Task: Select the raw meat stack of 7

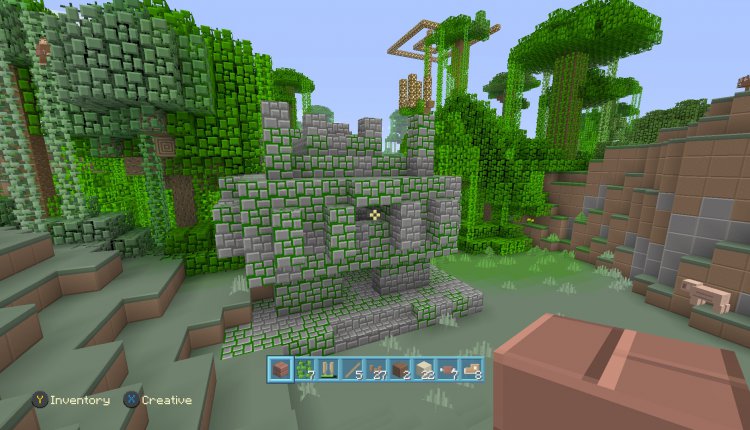Action: 447,370
